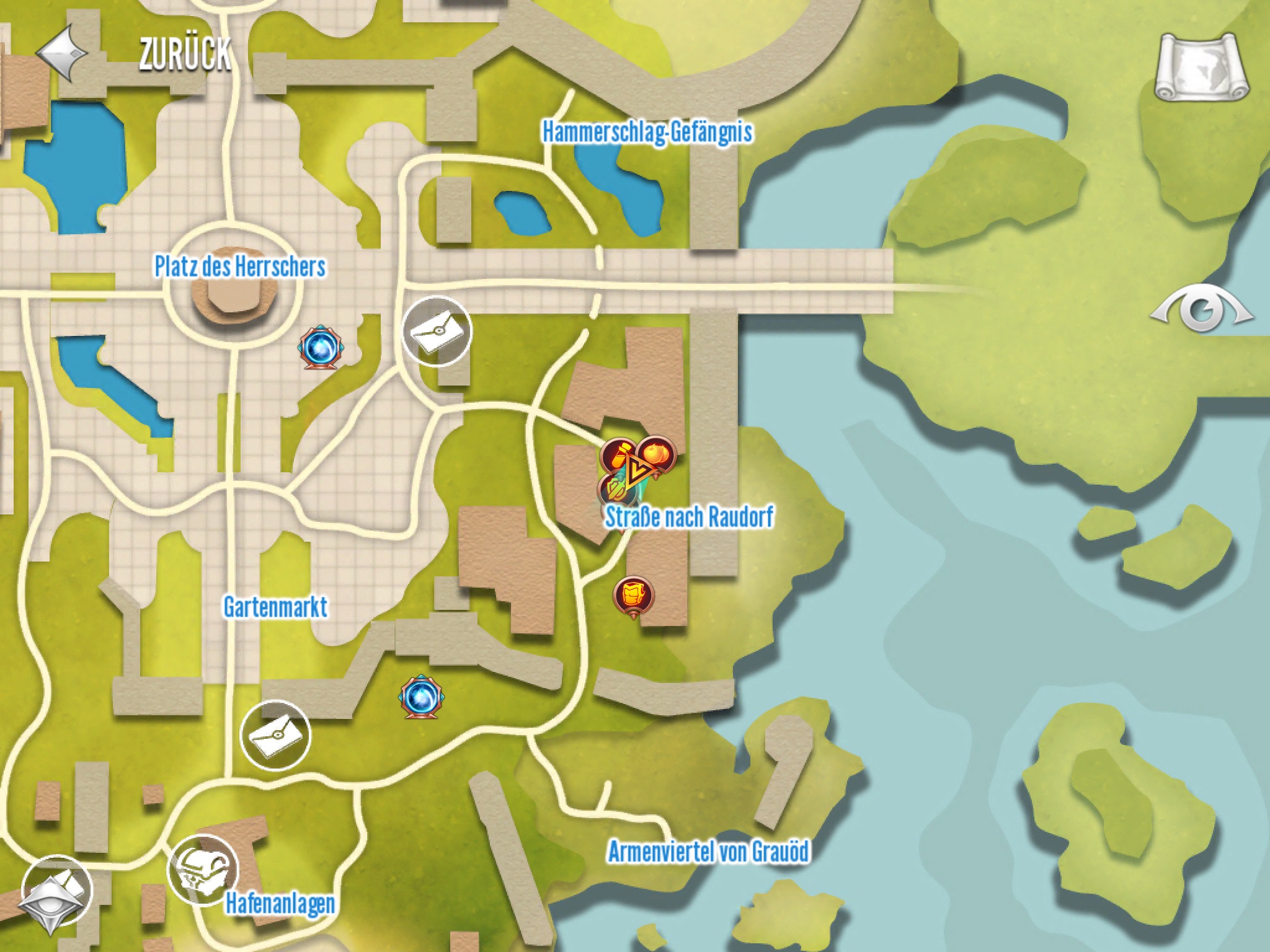Select the blue orb marker beside Platz des Herrschers
Viewport: 1270px width, 952px height.
(x=321, y=349)
